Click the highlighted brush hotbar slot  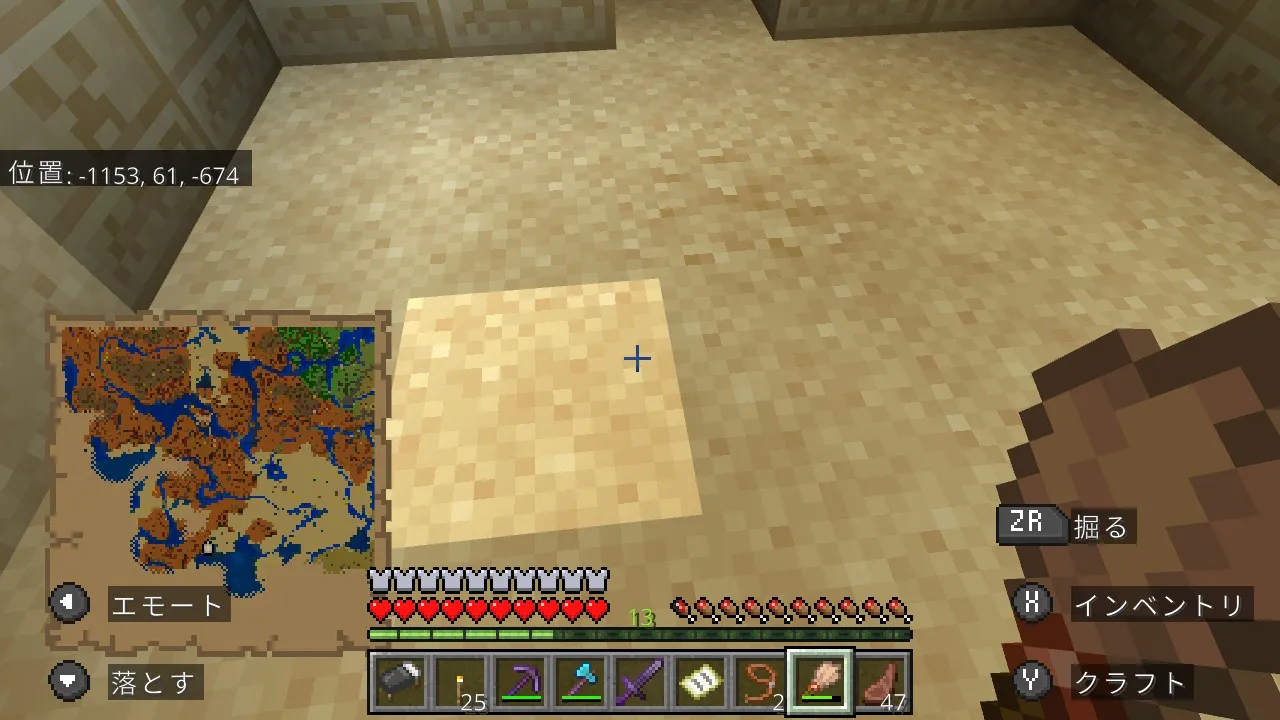820,682
